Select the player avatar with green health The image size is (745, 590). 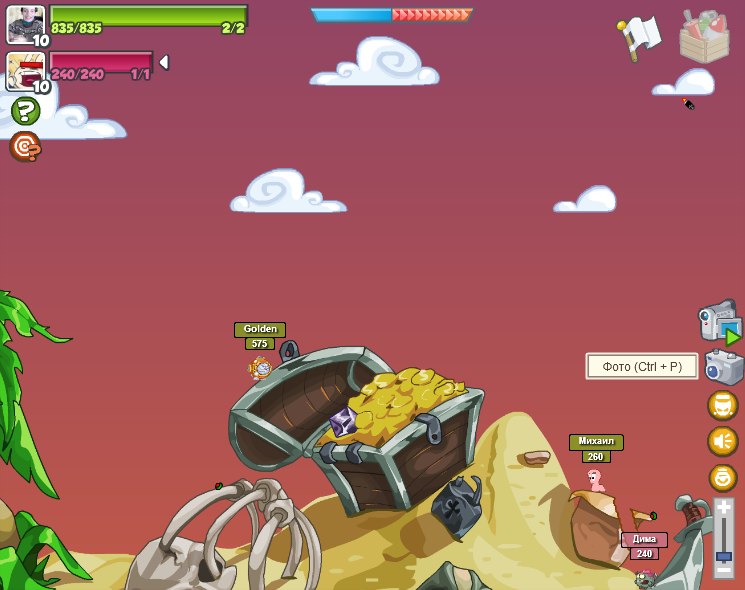coord(26,24)
